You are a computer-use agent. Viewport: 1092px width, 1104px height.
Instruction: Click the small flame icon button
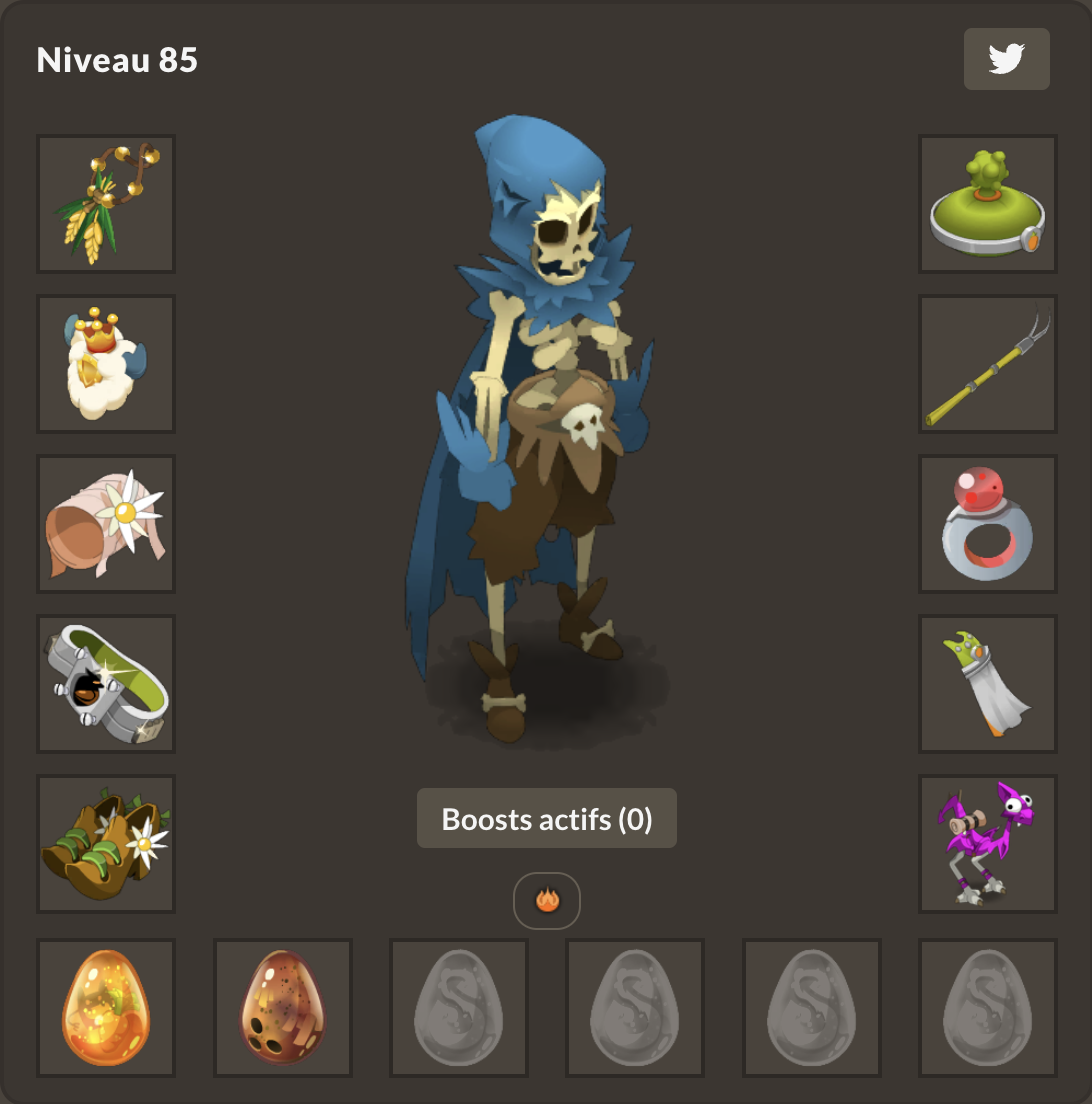tap(547, 901)
